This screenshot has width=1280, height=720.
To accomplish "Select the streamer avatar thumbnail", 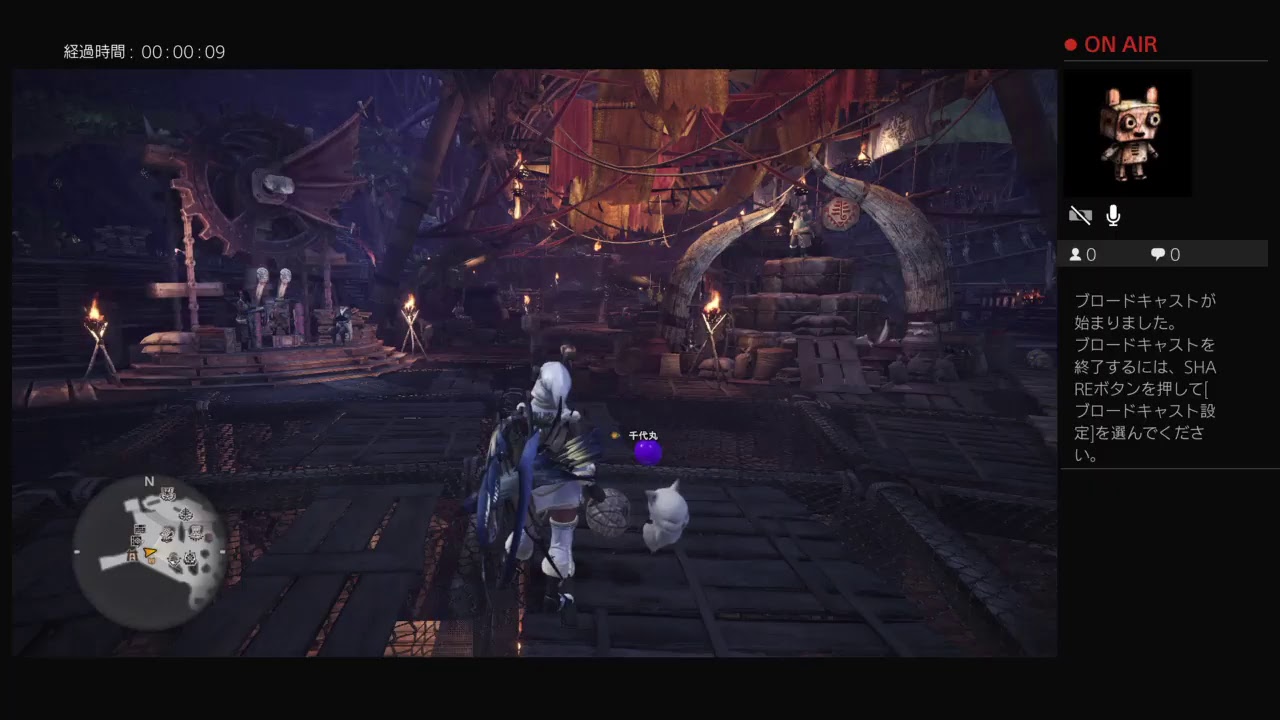I will coord(1127,133).
